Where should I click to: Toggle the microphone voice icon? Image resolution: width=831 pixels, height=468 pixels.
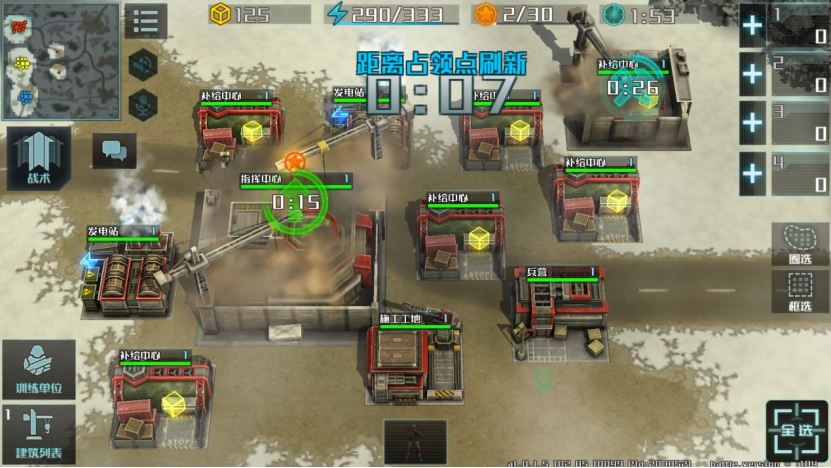pyautogui.click(x=144, y=102)
